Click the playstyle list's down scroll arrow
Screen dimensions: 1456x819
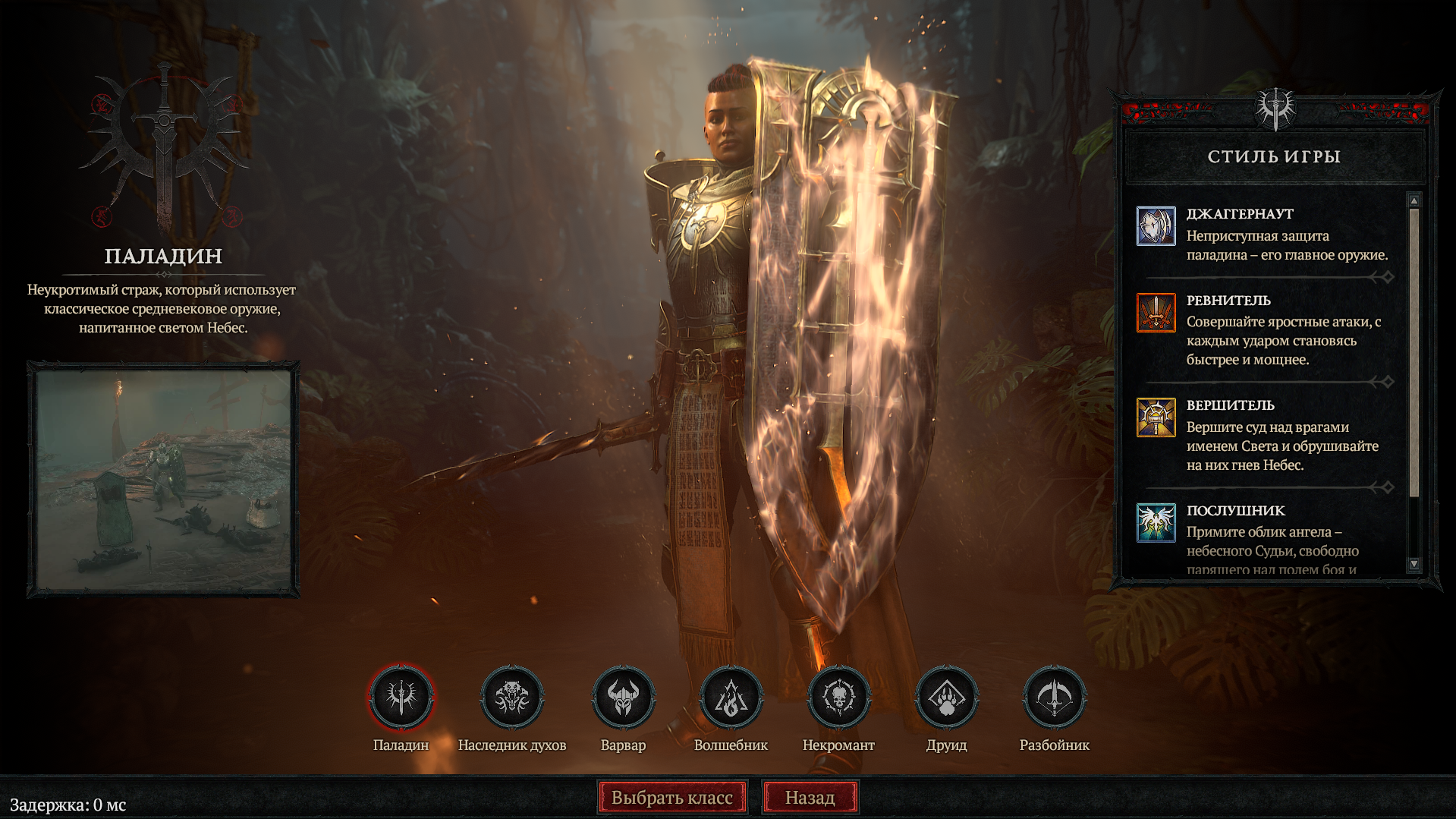pyautogui.click(x=1414, y=564)
